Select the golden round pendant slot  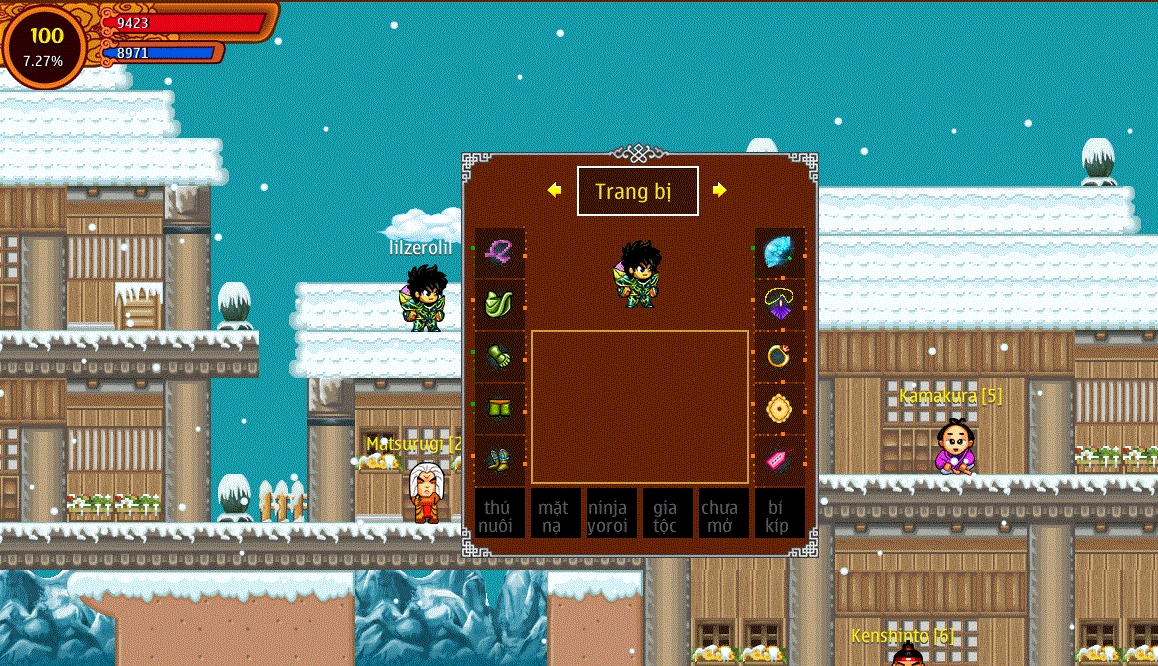click(779, 408)
